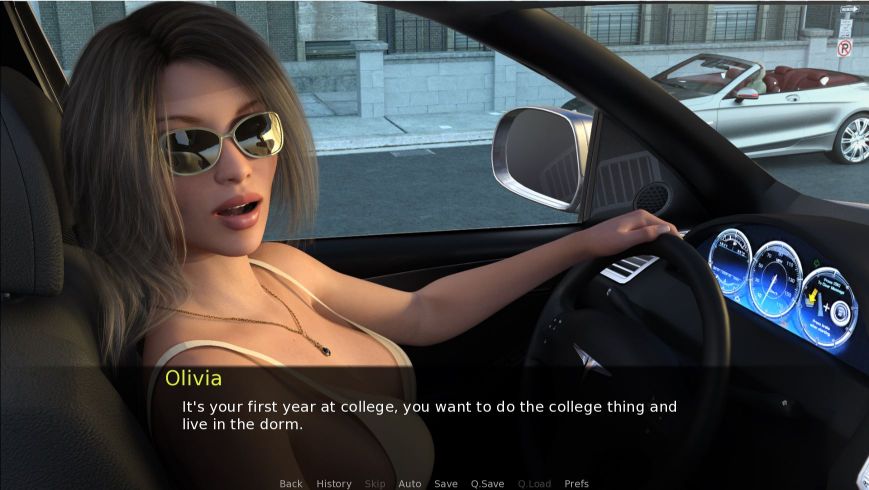Quick save with Q.Save

[488, 484]
